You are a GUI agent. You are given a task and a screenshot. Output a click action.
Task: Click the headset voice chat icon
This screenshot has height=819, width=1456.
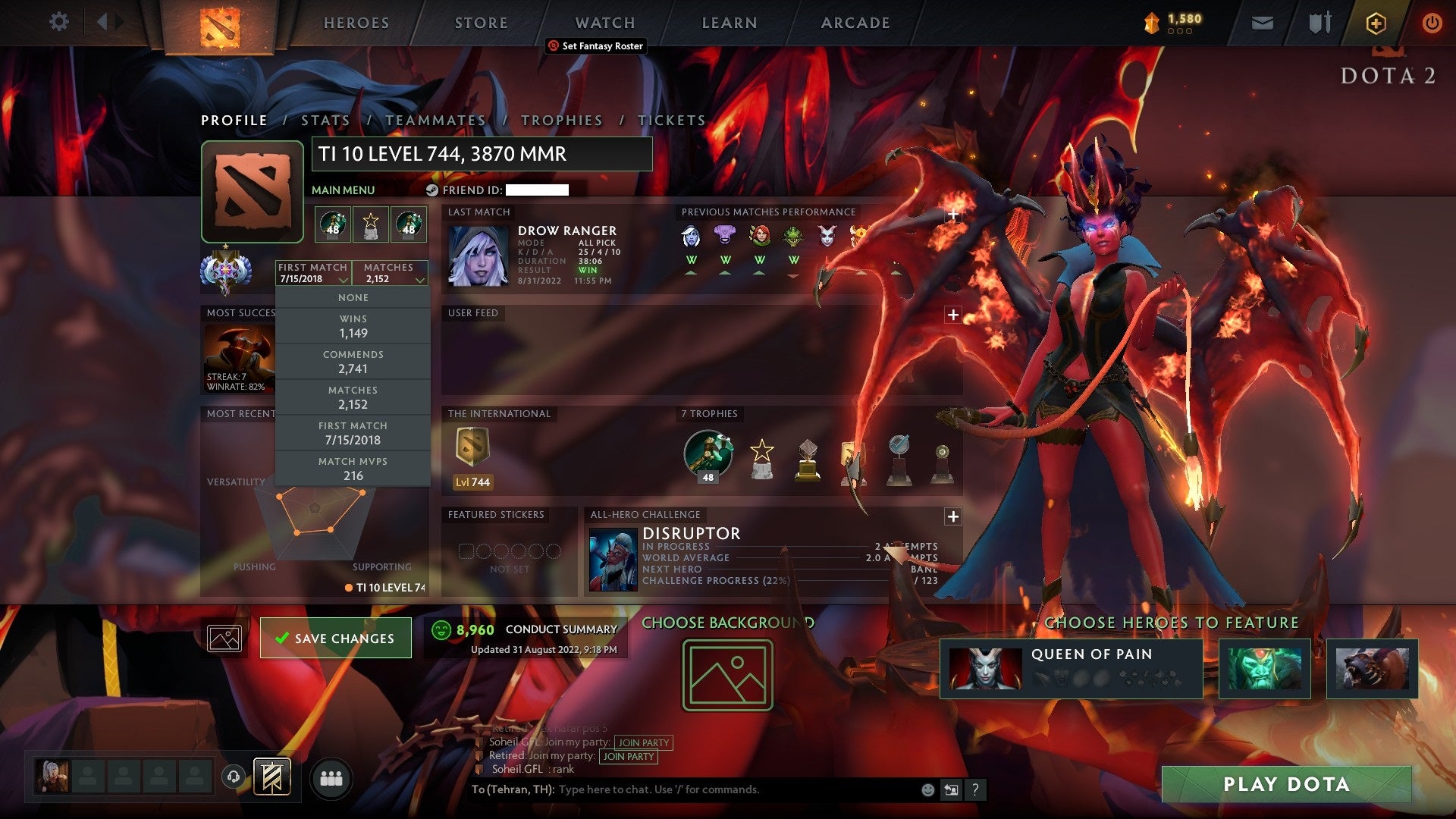point(233,776)
